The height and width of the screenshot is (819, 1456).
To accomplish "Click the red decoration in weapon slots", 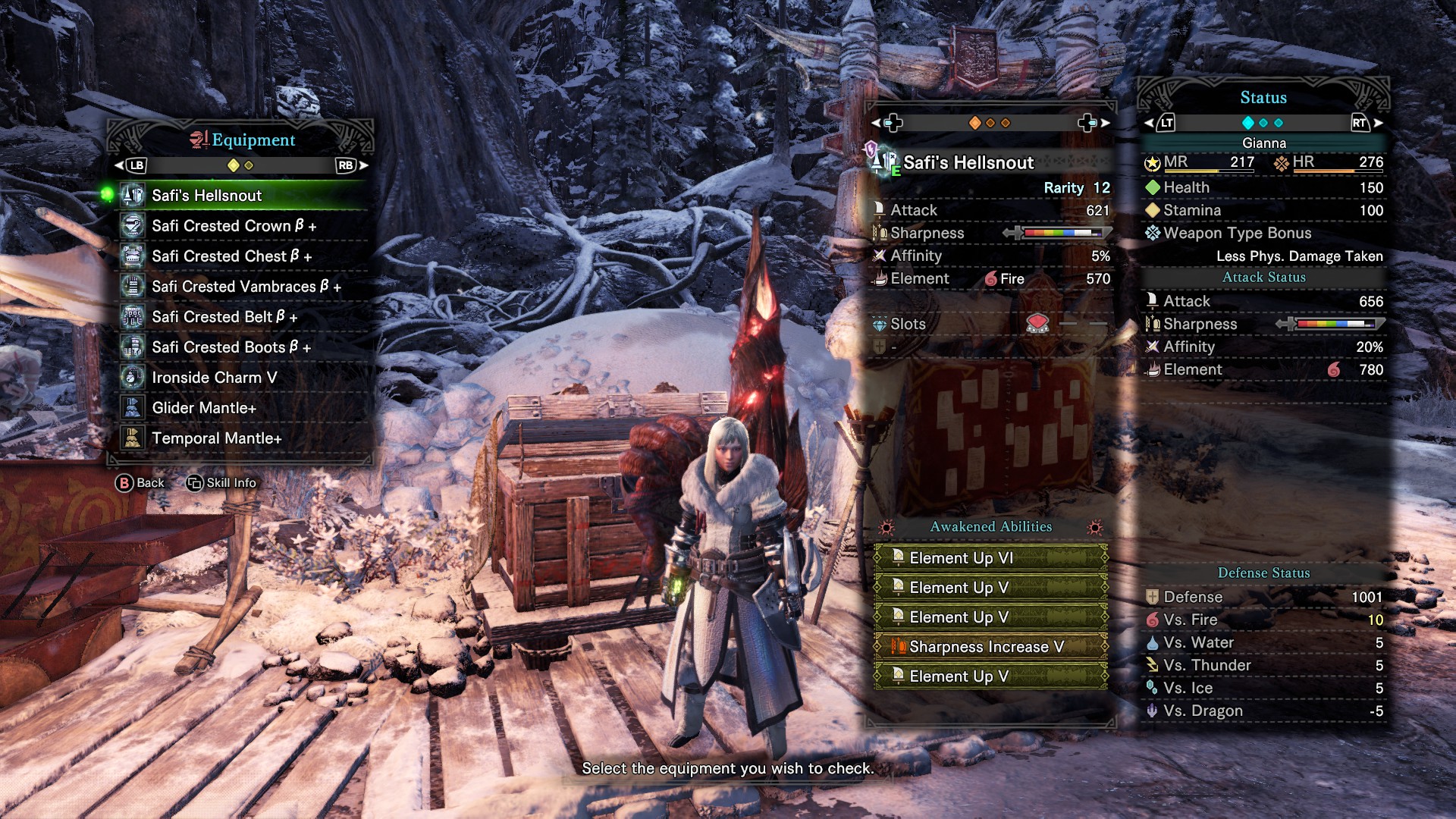I will tap(1037, 324).
